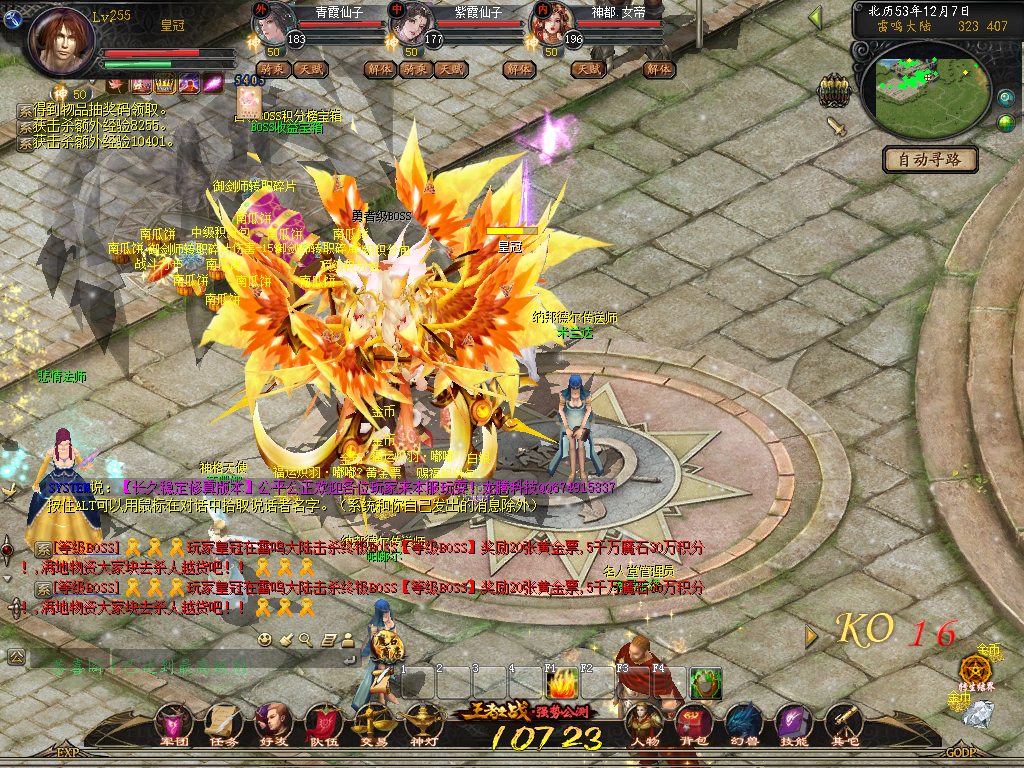Screen dimensions: 1024x768
Task: Click the magnifier button beside the minimap
Action: [1005, 97]
